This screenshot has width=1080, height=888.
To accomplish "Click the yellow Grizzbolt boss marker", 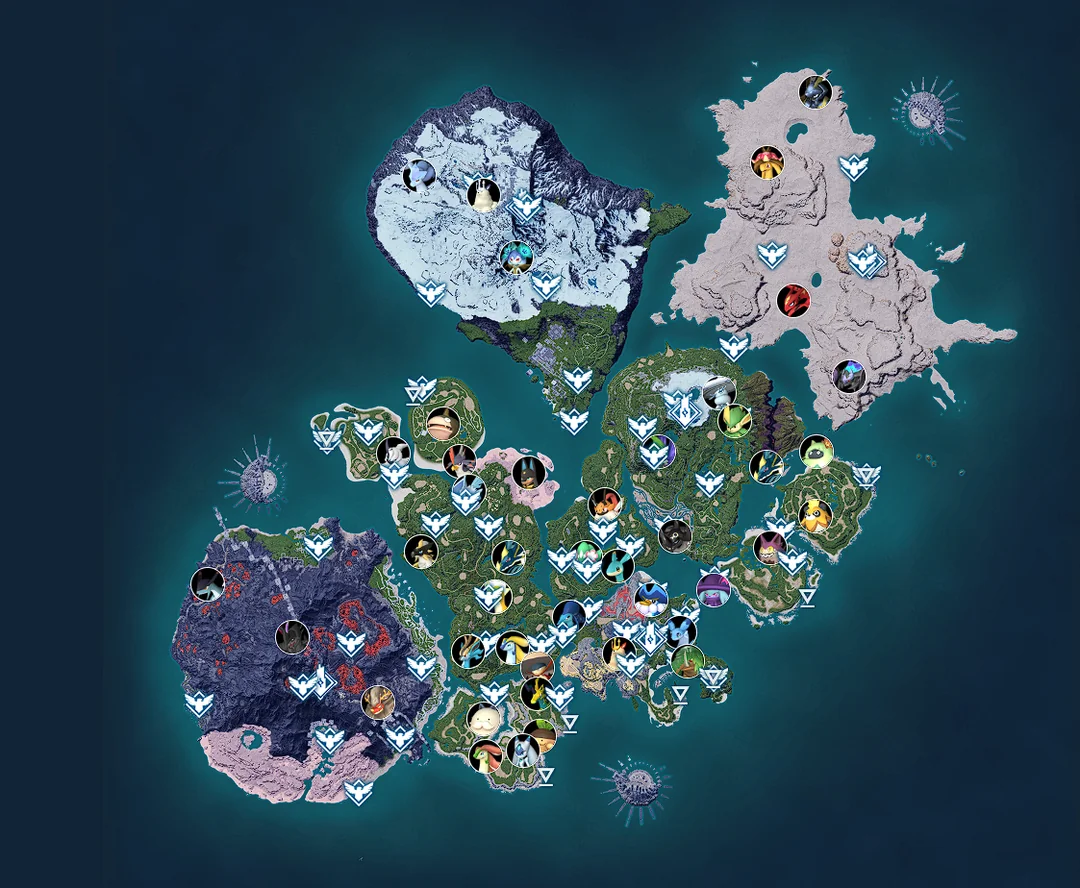I will (x=816, y=515).
